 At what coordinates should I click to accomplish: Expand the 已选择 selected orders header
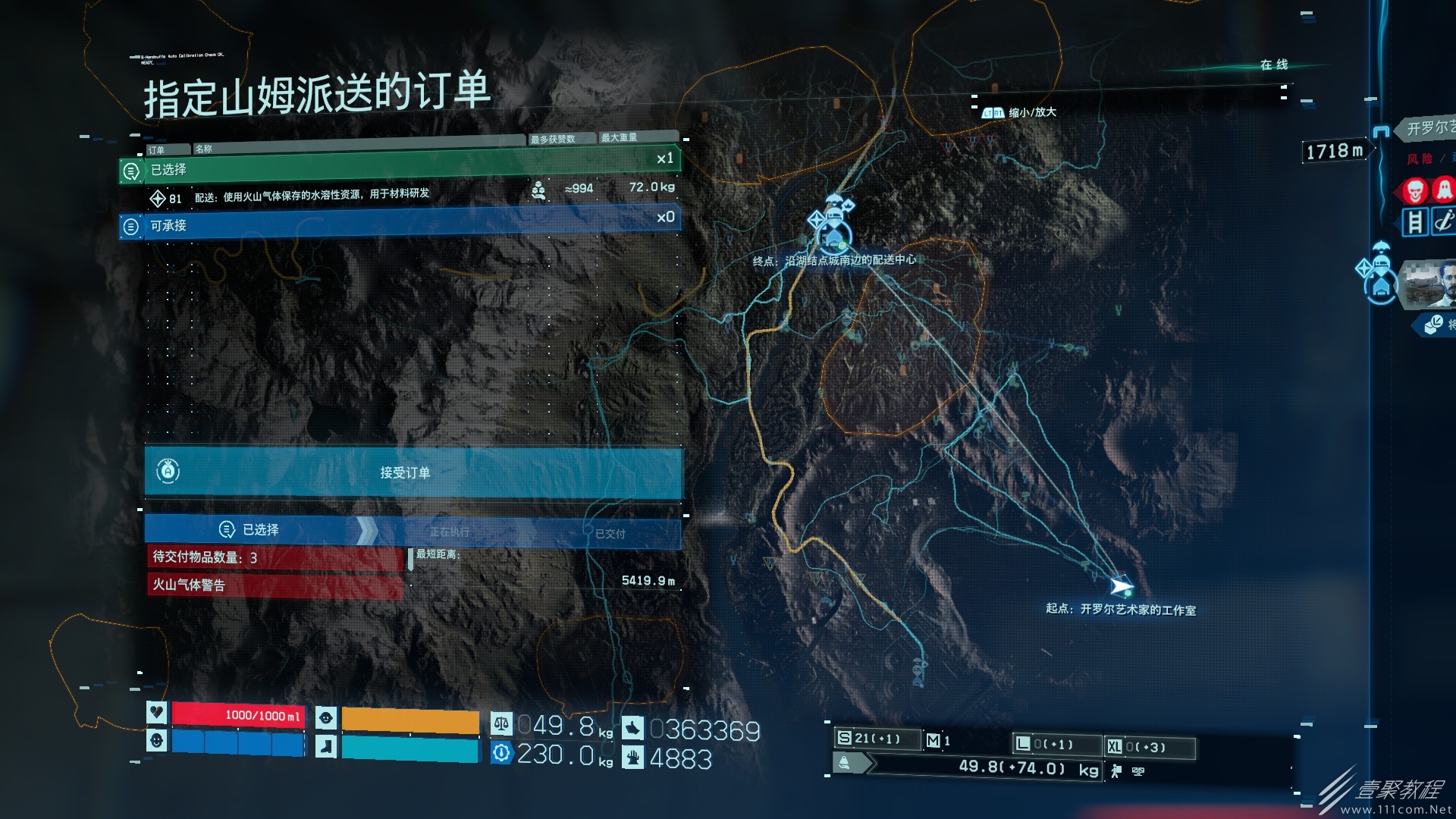tap(400, 168)
